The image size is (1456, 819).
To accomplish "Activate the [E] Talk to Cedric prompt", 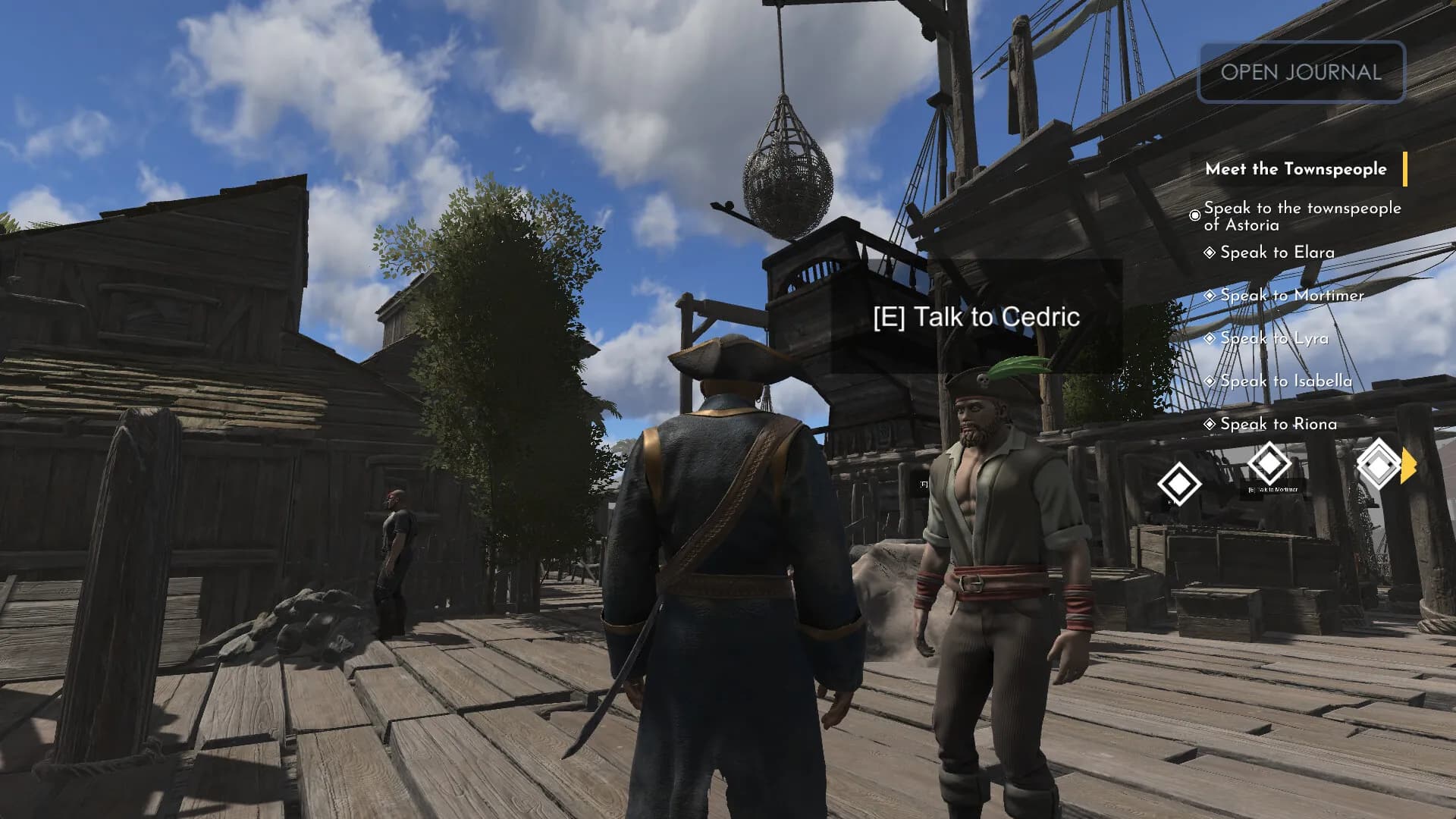I will [977, 317].
